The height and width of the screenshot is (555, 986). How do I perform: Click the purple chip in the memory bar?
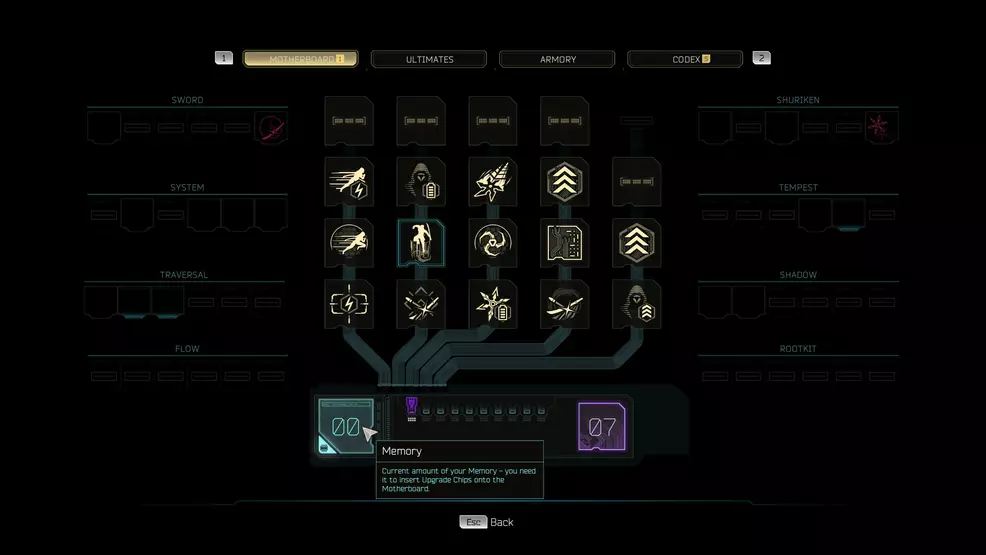pos(412,405)
